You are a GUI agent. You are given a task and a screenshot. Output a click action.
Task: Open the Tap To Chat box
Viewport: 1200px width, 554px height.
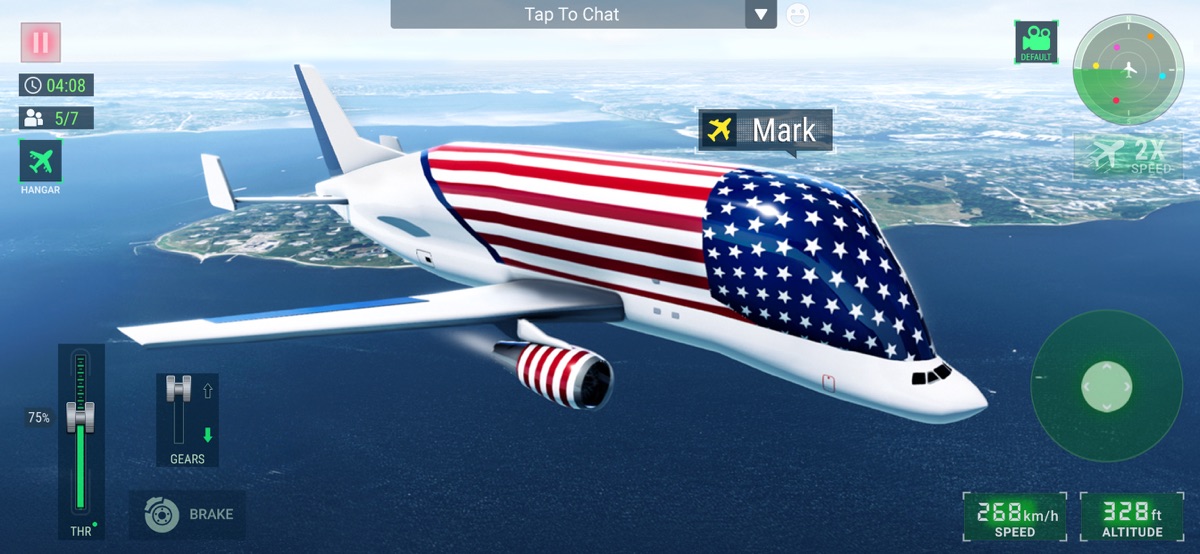pos(570,15)
